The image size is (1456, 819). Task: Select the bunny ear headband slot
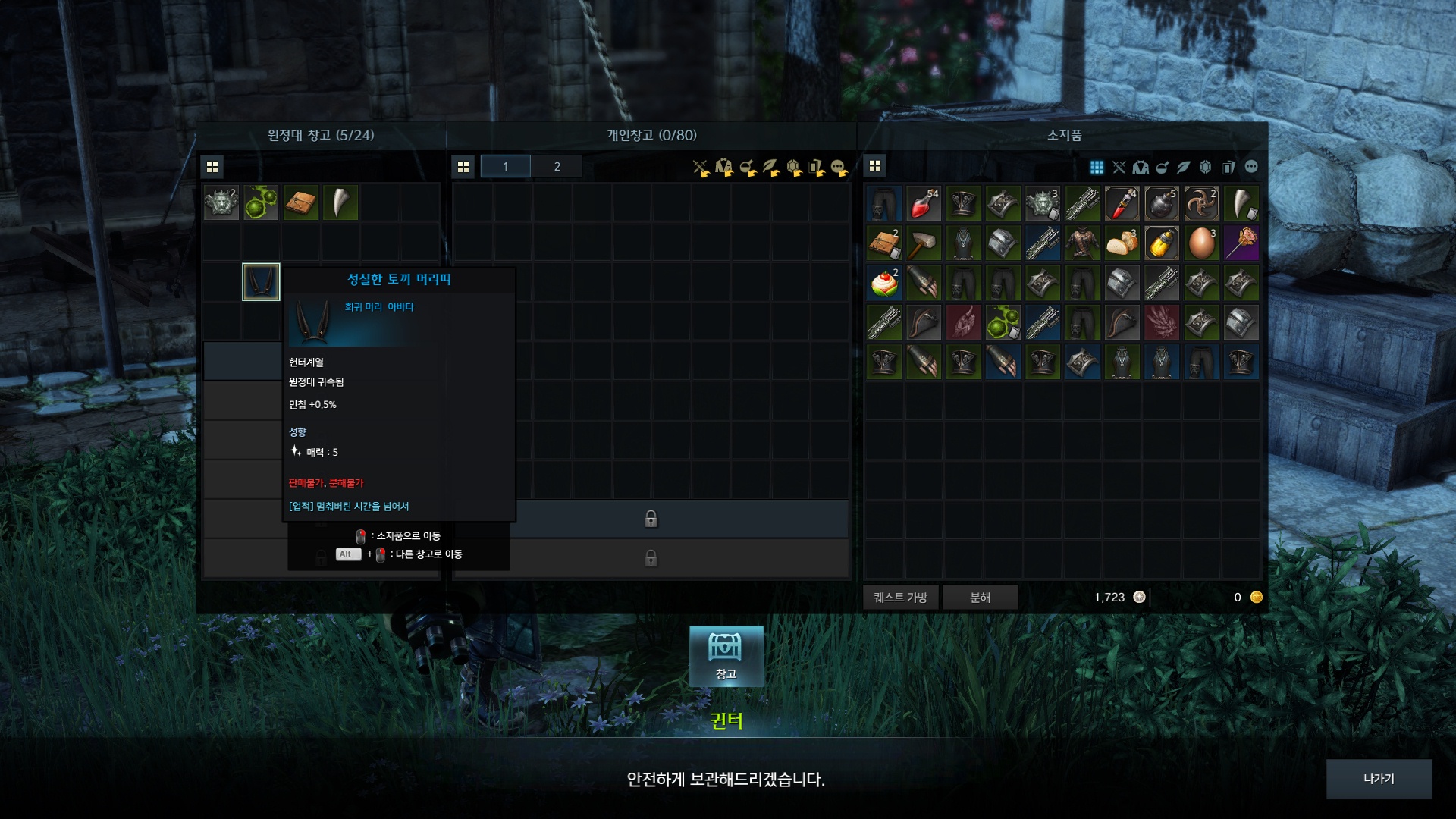pyautogui.click(x=261, y=282)
